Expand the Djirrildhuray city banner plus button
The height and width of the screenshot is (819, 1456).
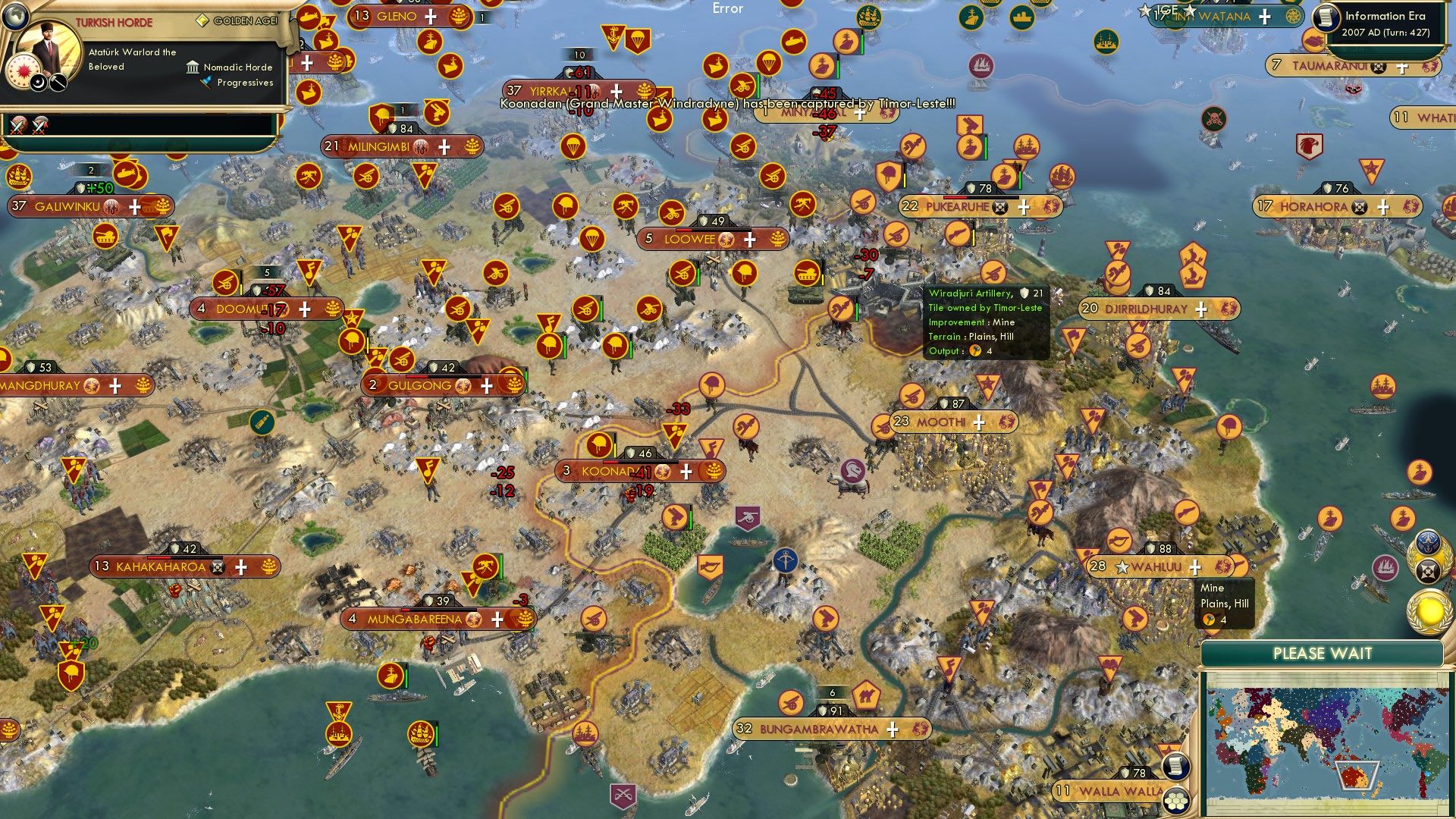[1202, 309]
